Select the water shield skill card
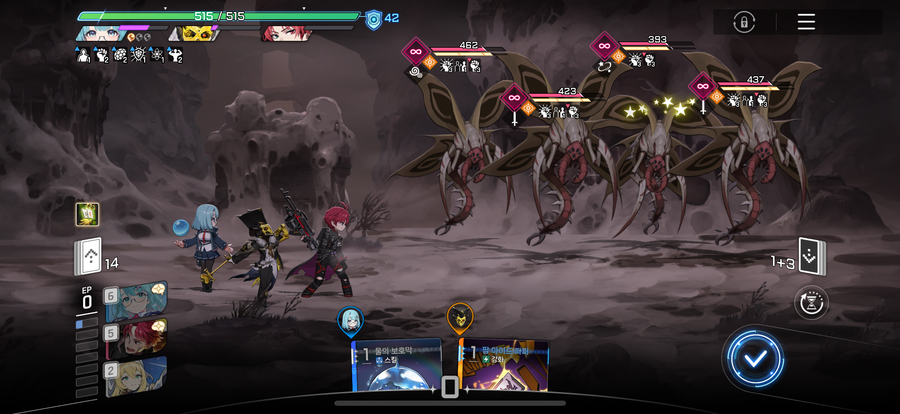The width and height of the screenshot is (900, 414). [x=397, y=367]
